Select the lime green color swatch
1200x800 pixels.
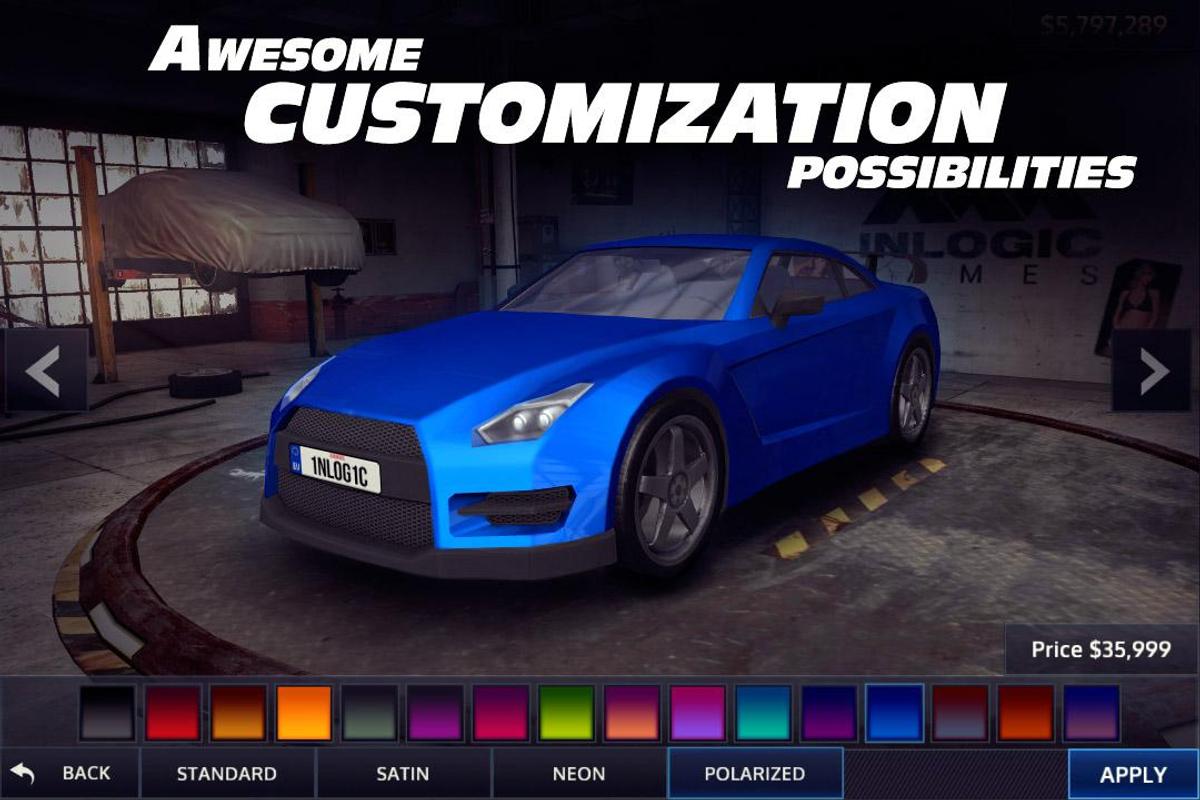pos(566,713)
